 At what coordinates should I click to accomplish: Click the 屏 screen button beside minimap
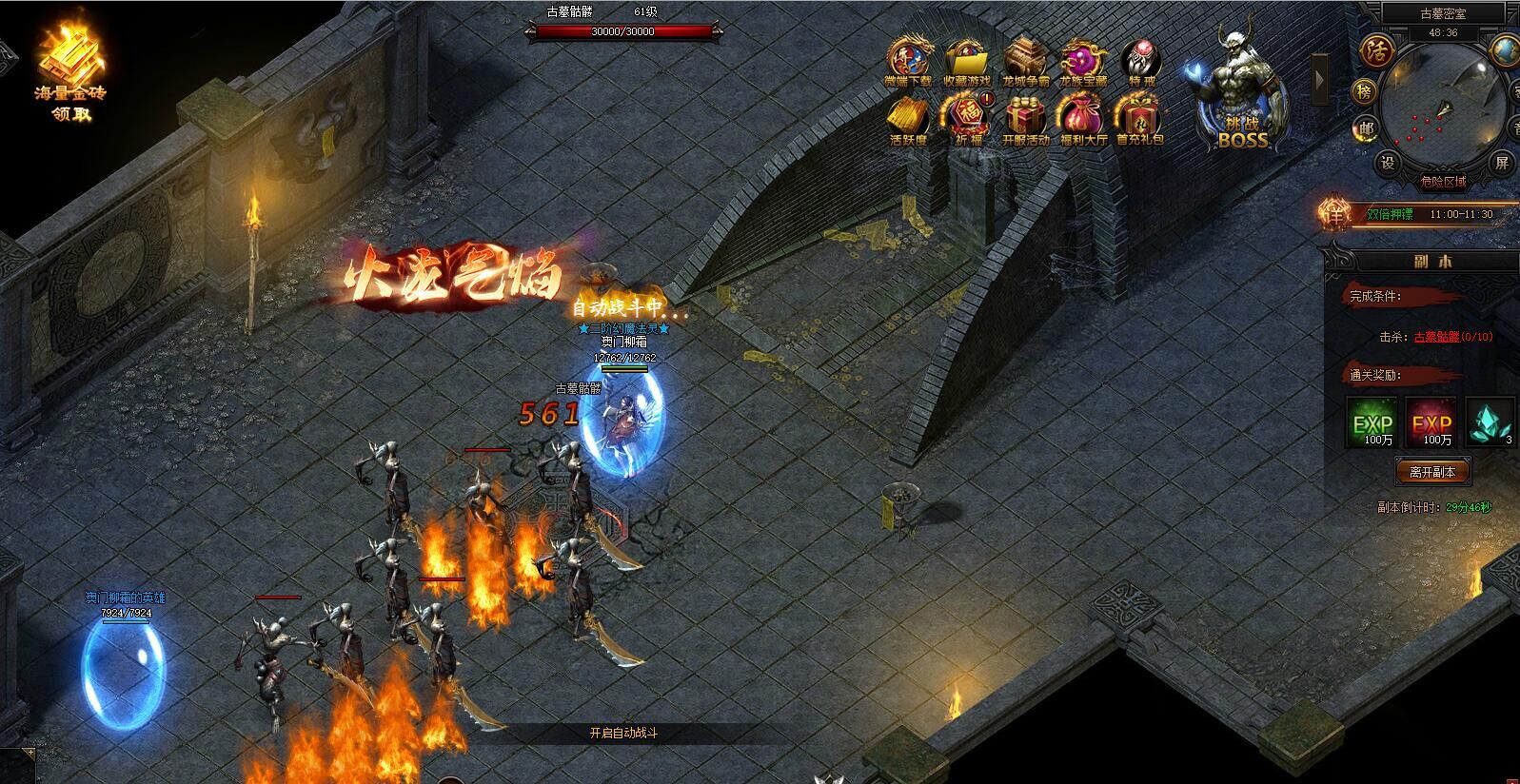(x=1501, y=163)
